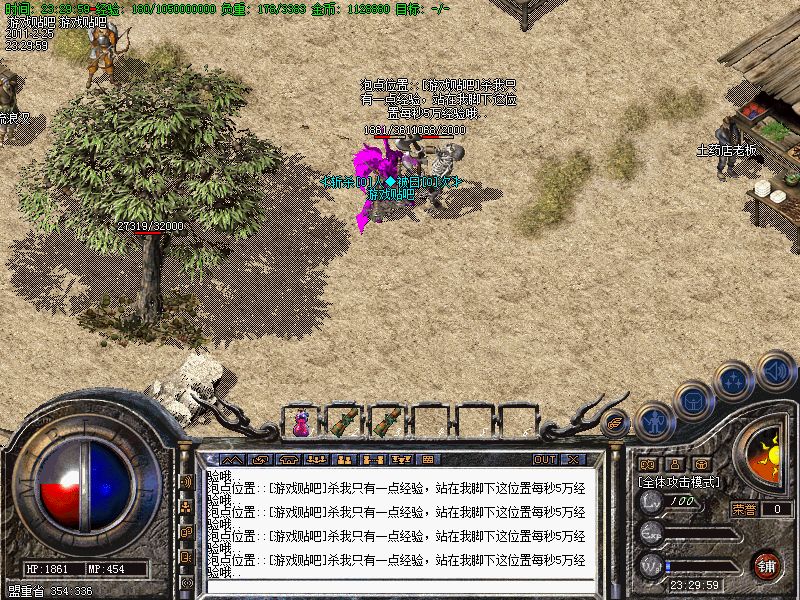Open the red 铺 shop button
Image resolution: width=800 pixels, height=600 pixels.
point(766,565)
